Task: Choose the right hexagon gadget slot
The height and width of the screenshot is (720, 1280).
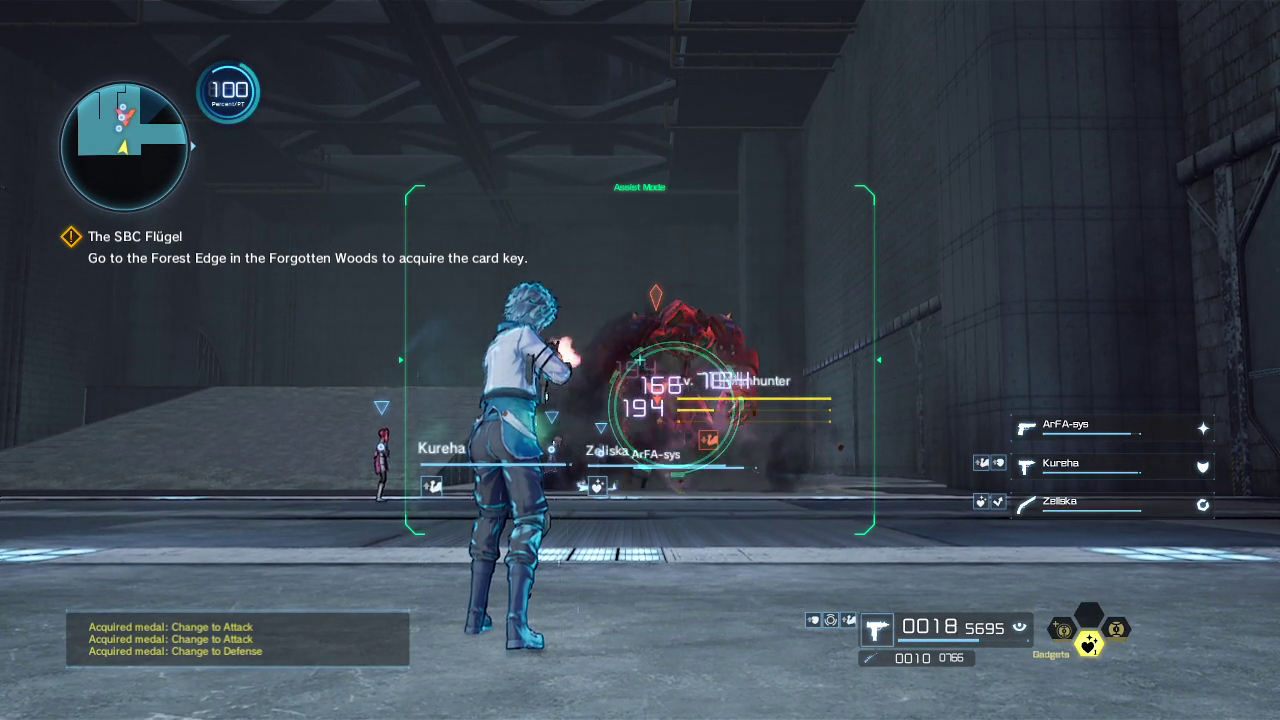Action: pos(1116,629)
